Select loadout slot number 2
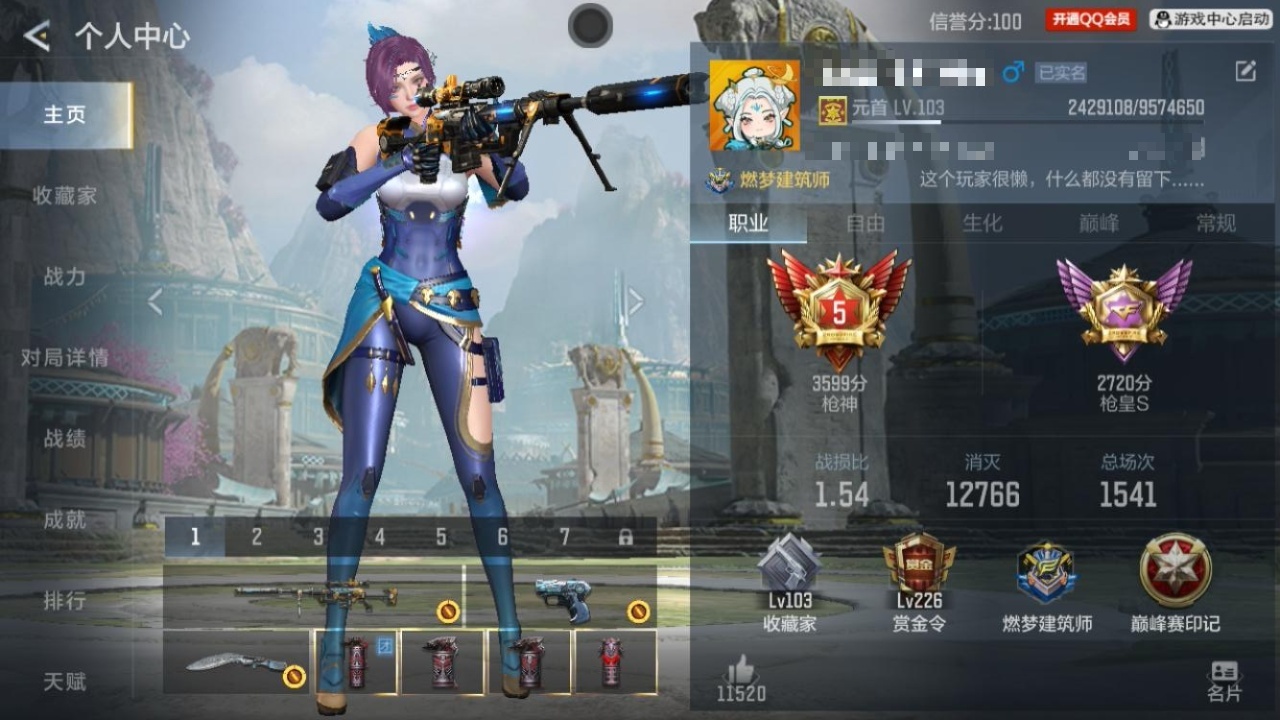 tap(257, 537)
